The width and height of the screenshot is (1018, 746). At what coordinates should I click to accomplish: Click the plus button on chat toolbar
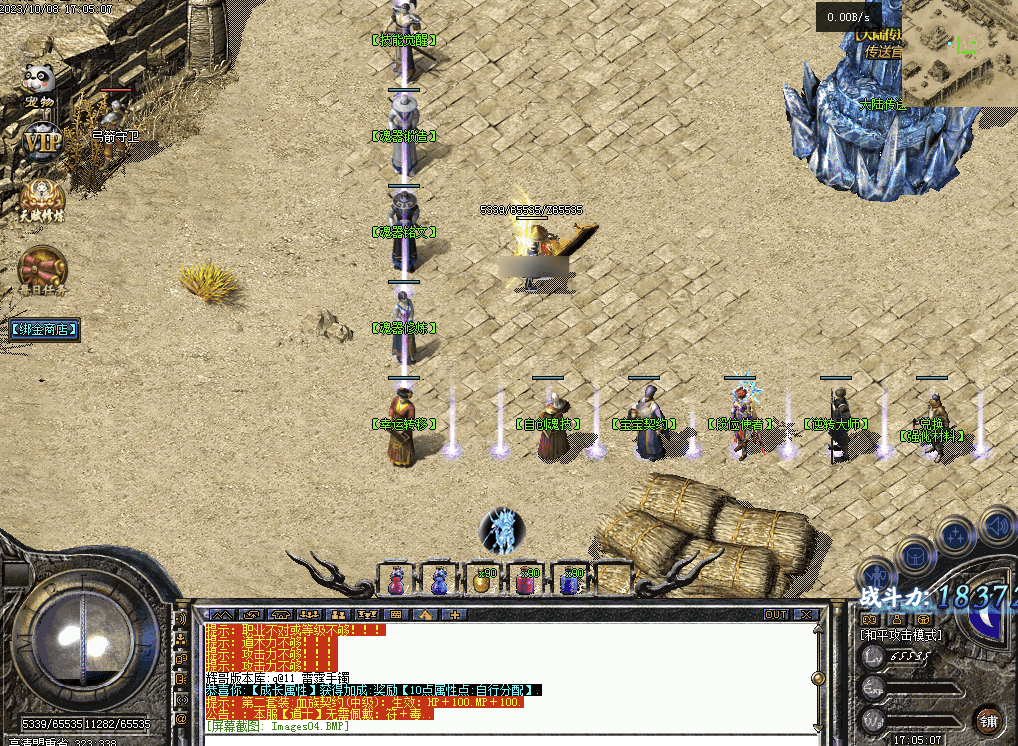coord(454,615)
